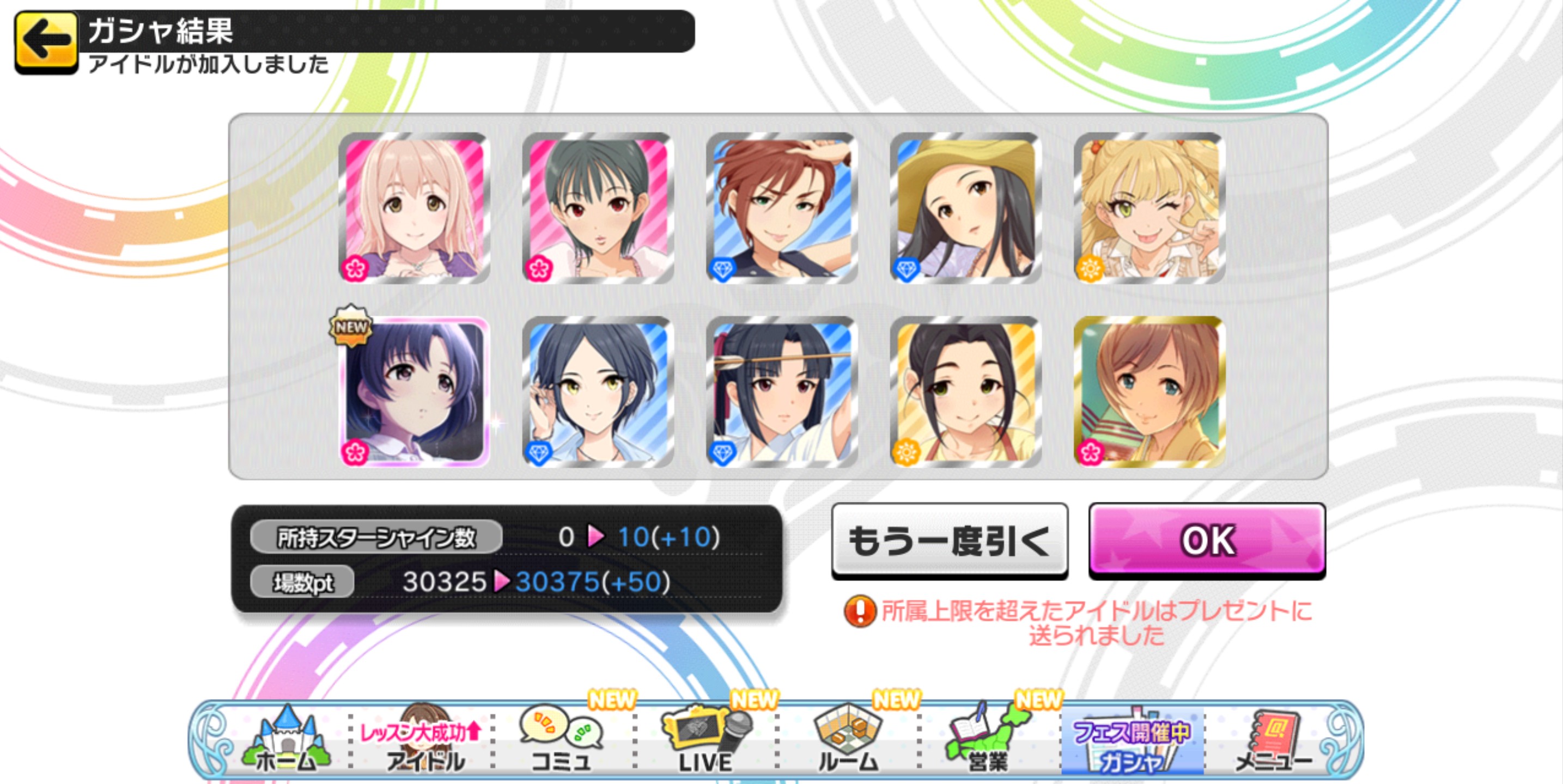Select the ガシャ menu entry
The height and width of the screenshot is (784, 1563).
coord(1132,743)
